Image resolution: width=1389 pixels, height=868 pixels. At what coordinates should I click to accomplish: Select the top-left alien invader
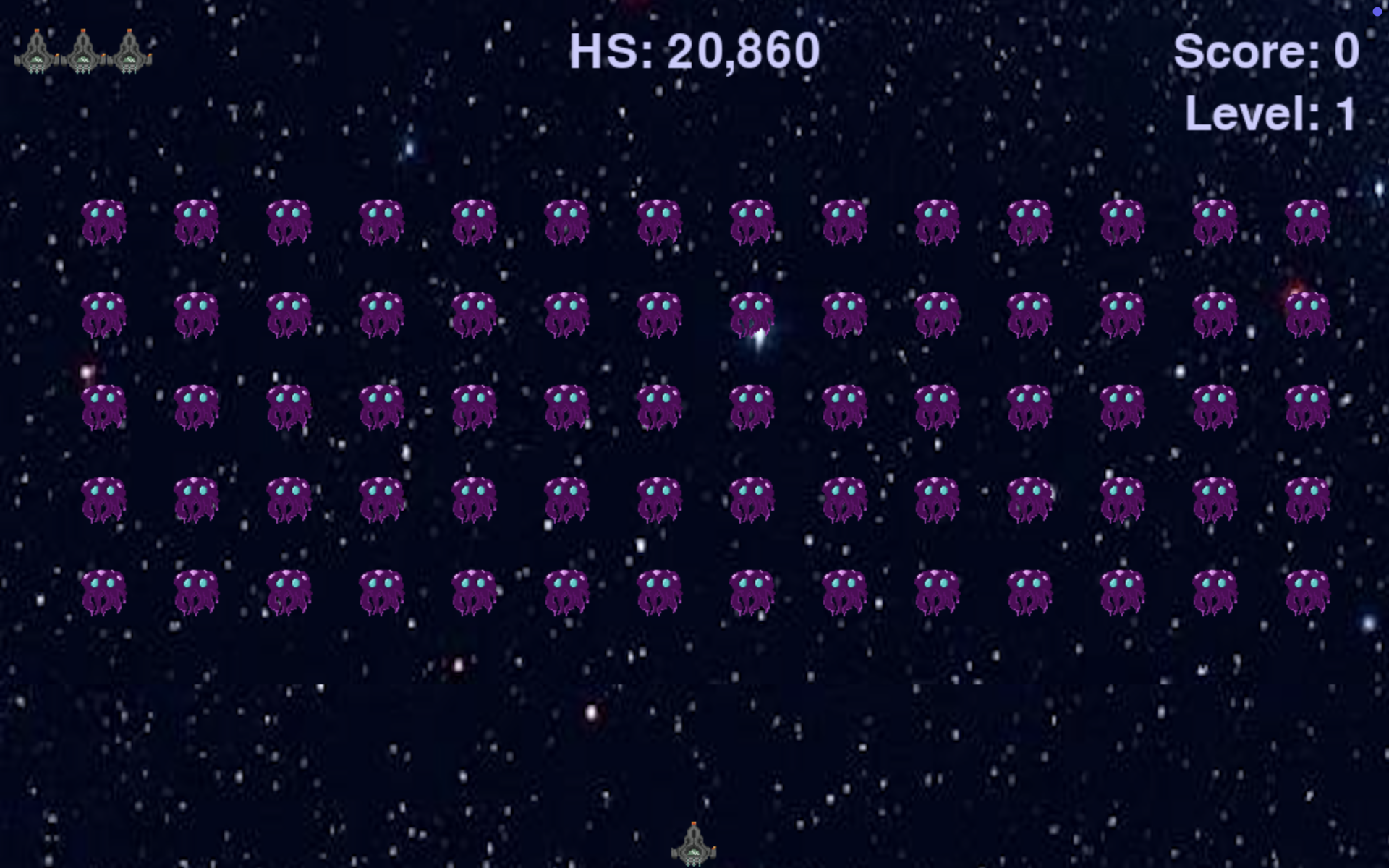[x=103, y=221]
